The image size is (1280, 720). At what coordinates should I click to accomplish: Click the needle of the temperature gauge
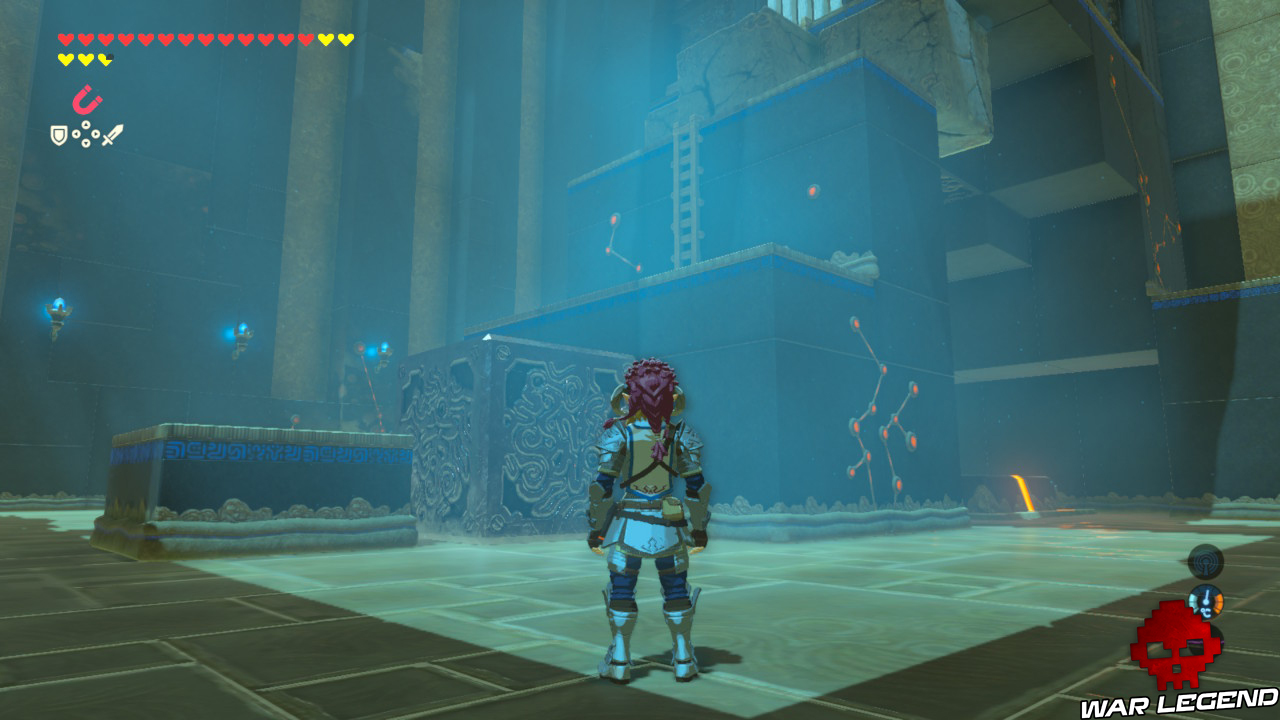click(x=1206, y=596)
